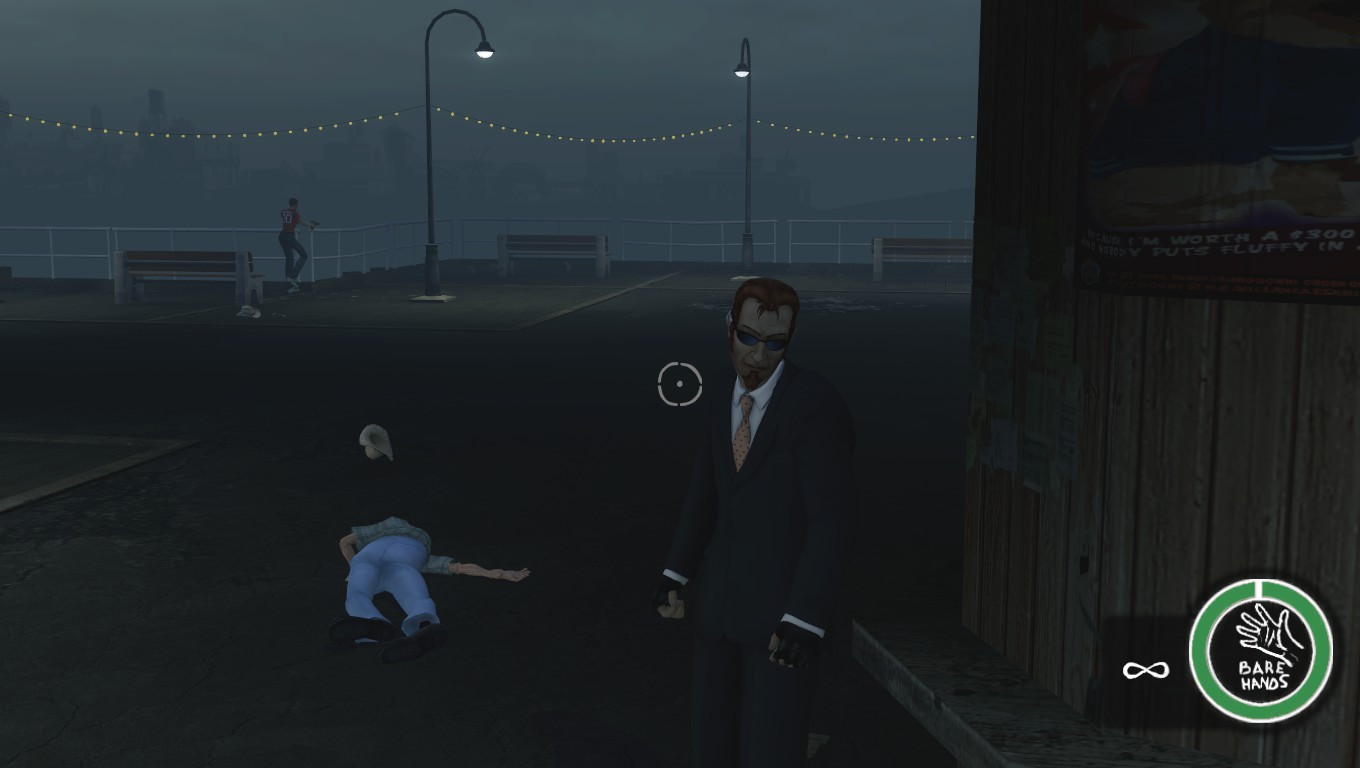Image resolution: width=1360 pixels, height=768 pixels.
Task: Click the crosshair targeting reticle
Action: coord(681,383)
